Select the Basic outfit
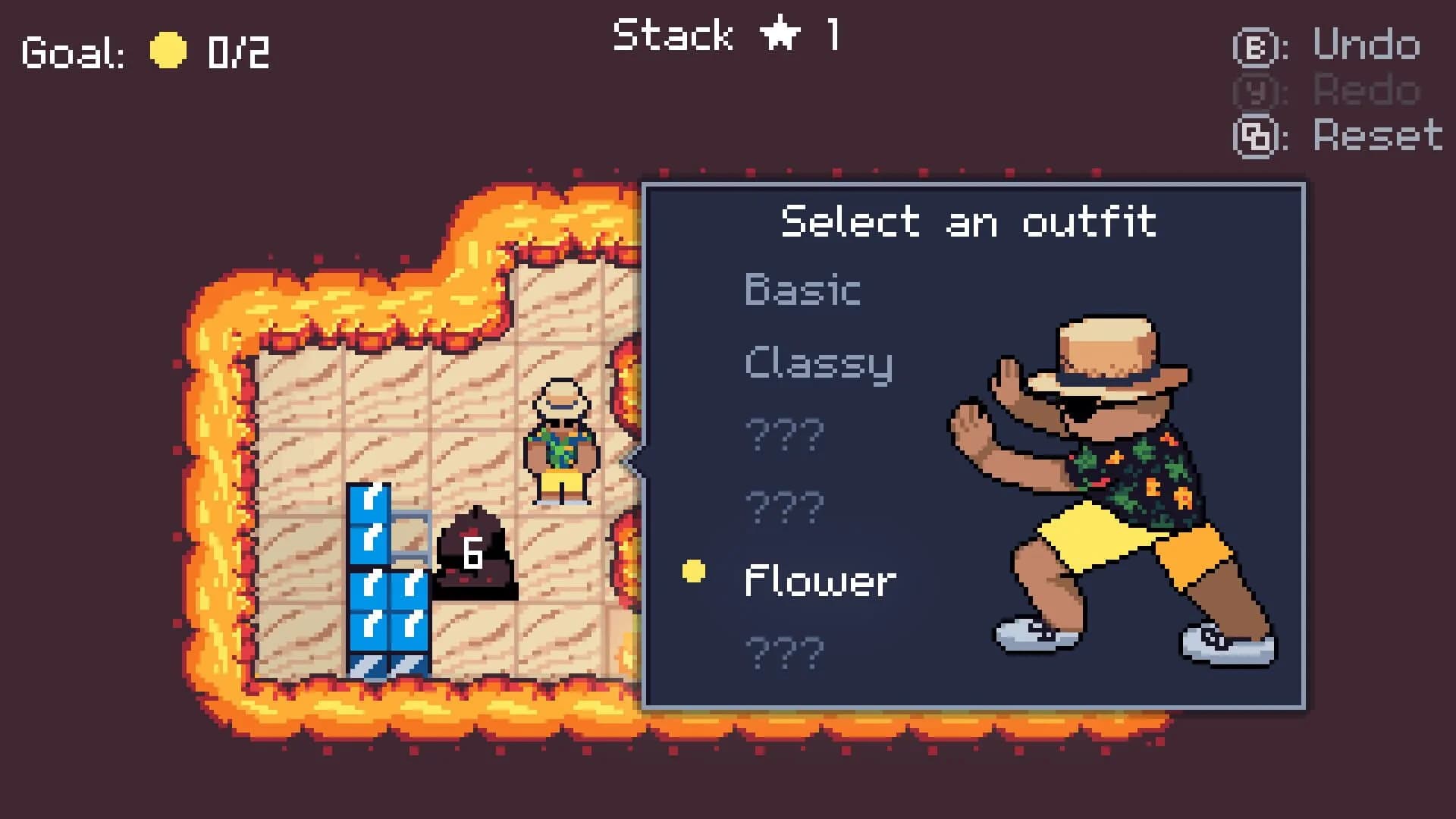The image size is (1456, 819). point(802,290)
